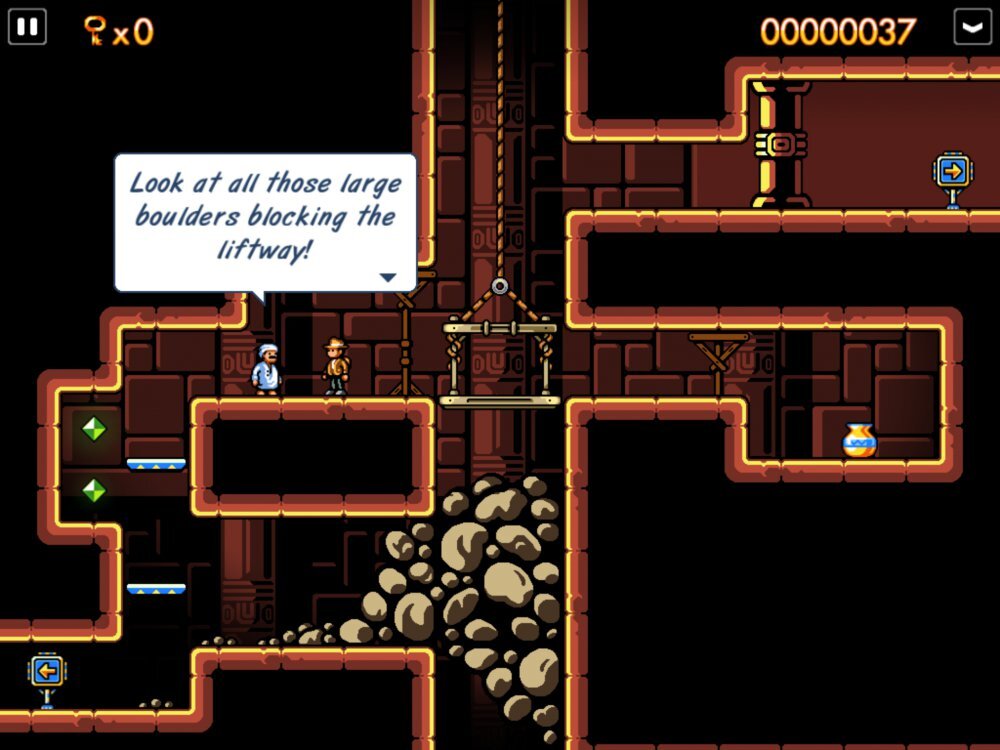This screenshot has height=750, width=1000.
Task: Open the top-right dropdown arrow menu
Action: [x=972, y=27]
